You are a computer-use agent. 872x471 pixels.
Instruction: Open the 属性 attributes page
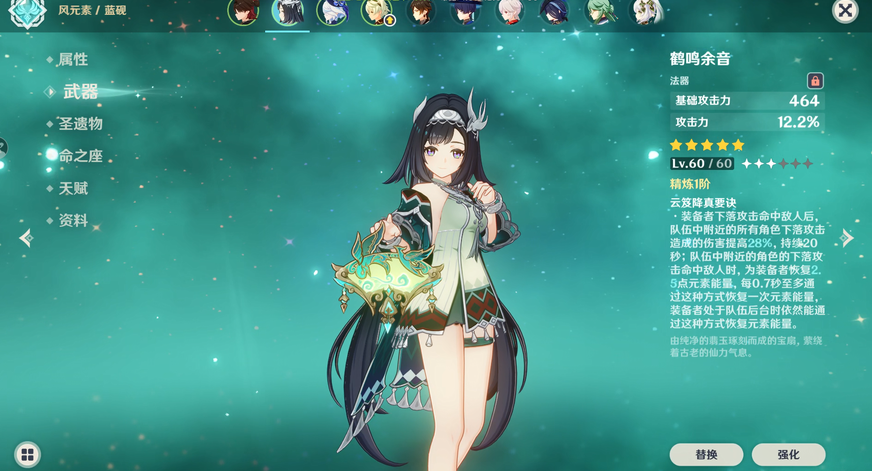73,60
